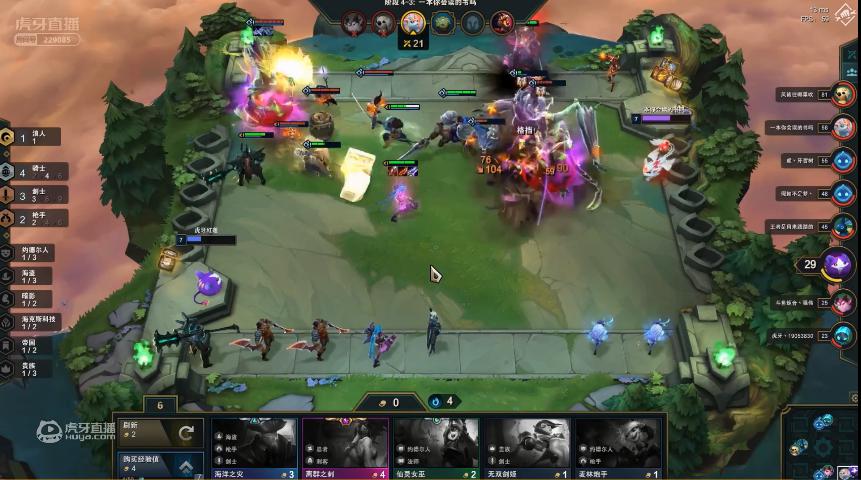Select the 剑士 trait entry
Screen dimensions: 861x480
(x=35, y=195)
